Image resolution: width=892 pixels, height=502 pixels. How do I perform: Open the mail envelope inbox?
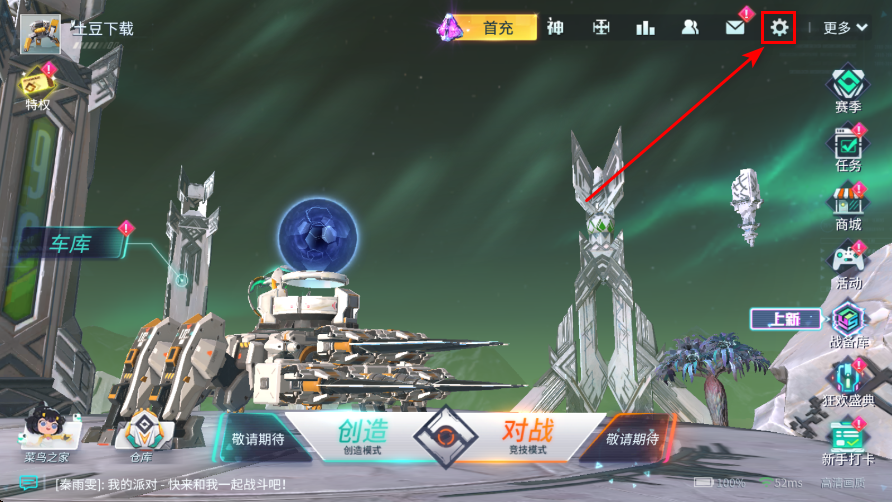click(735, 28)
